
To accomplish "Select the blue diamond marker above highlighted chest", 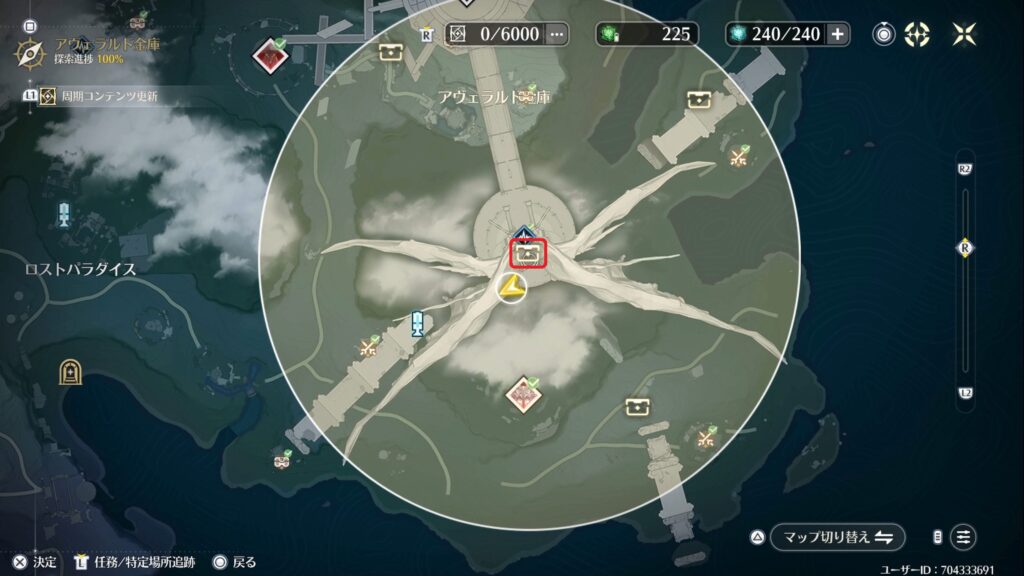I will (522, 236).
